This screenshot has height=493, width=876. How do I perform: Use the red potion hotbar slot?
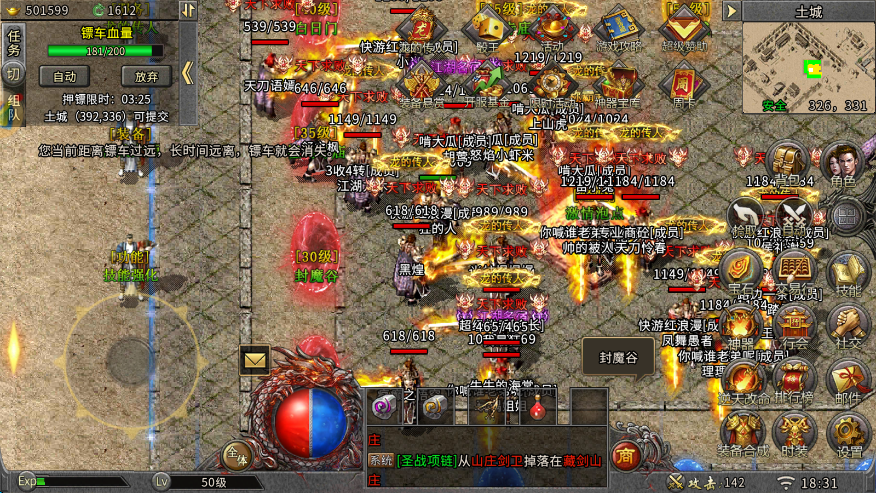540,406
